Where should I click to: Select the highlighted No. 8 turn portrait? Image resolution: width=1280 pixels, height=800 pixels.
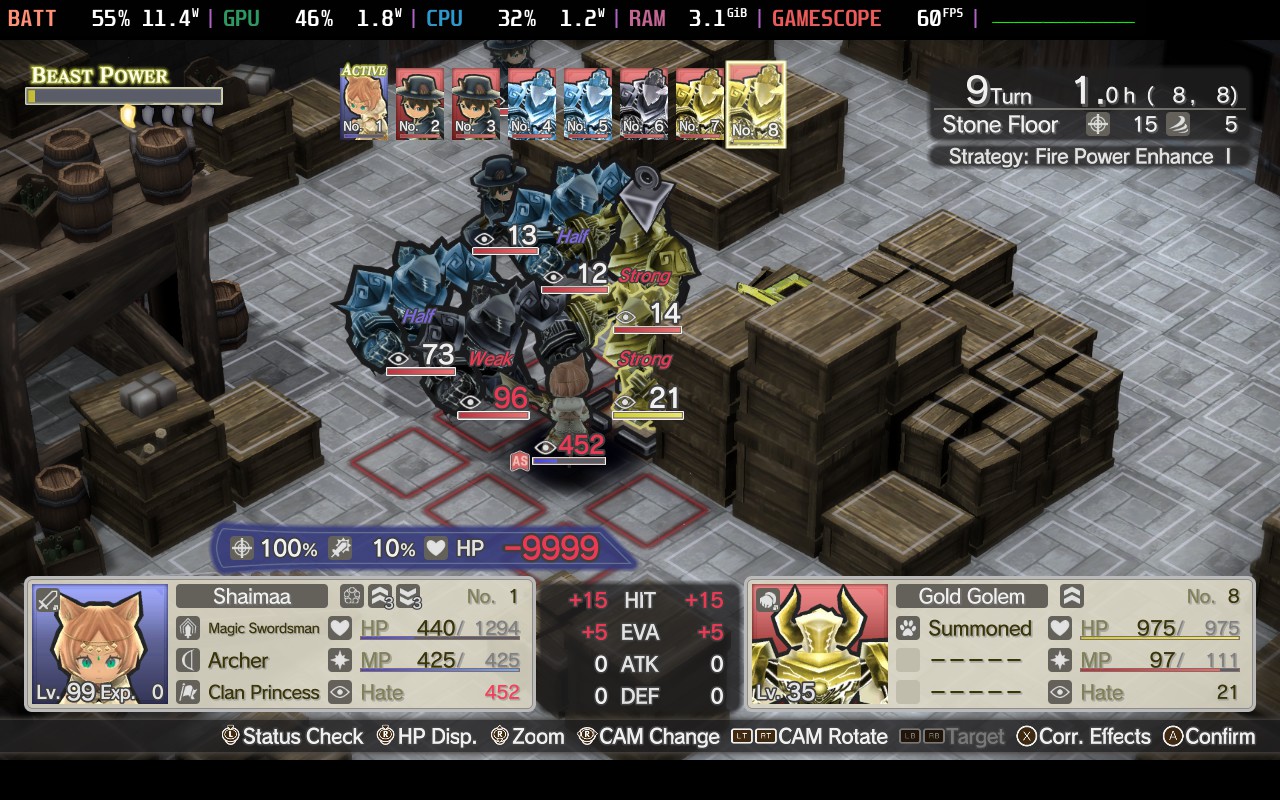click(756, 104)
